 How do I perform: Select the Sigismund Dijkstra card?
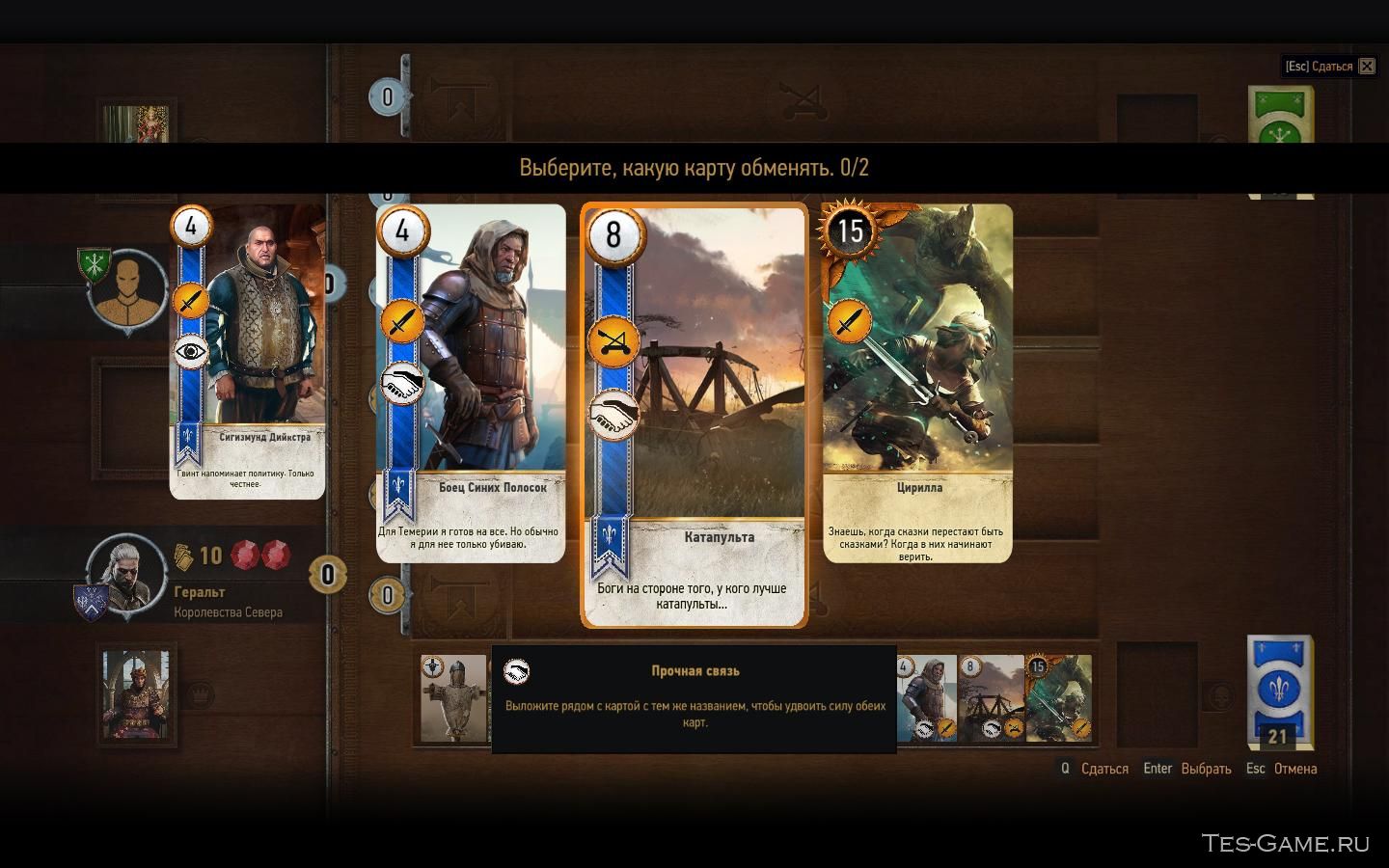pos(248,352)
